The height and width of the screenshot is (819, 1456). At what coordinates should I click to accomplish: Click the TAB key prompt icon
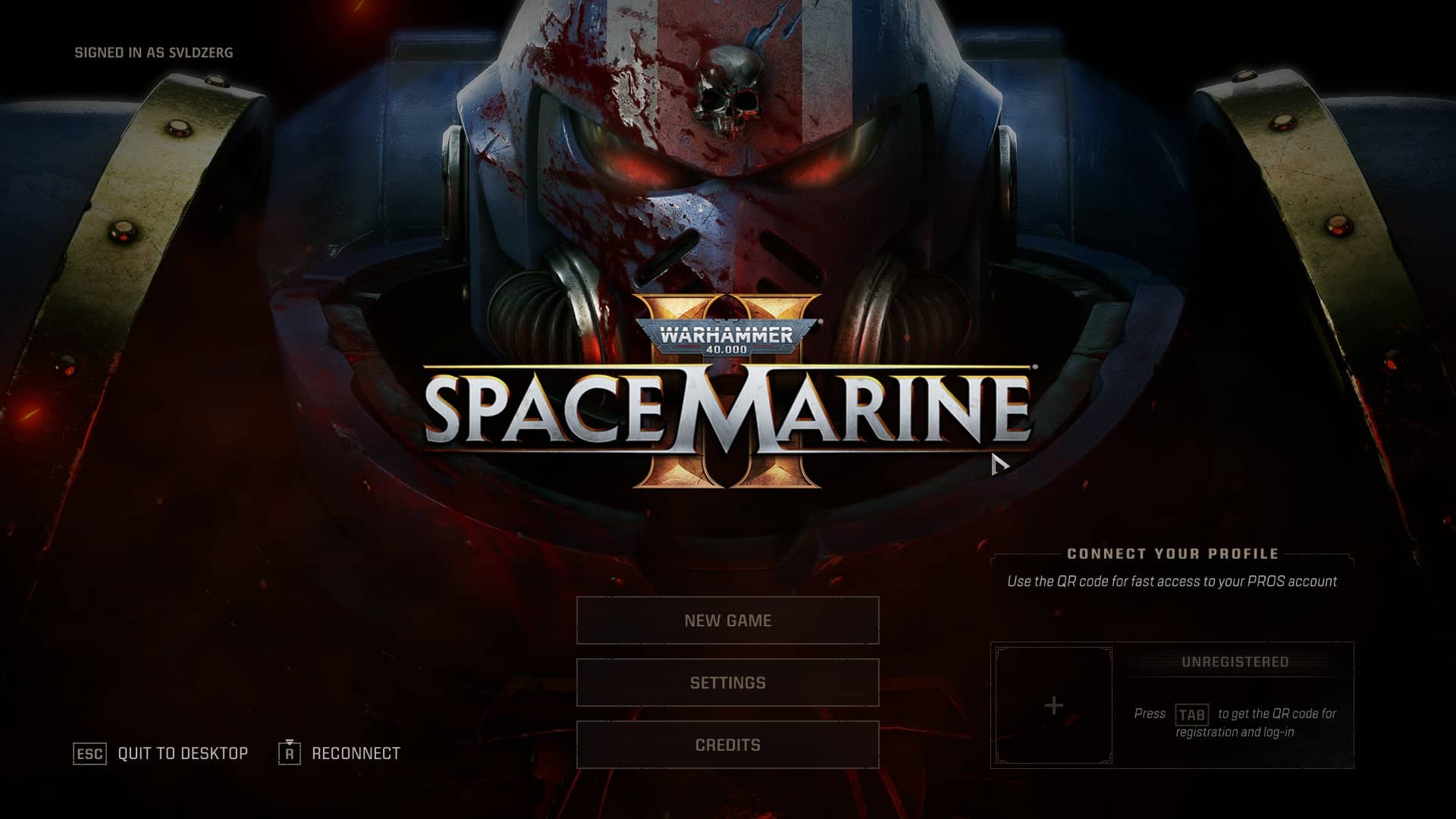[x=1194, y=714]
